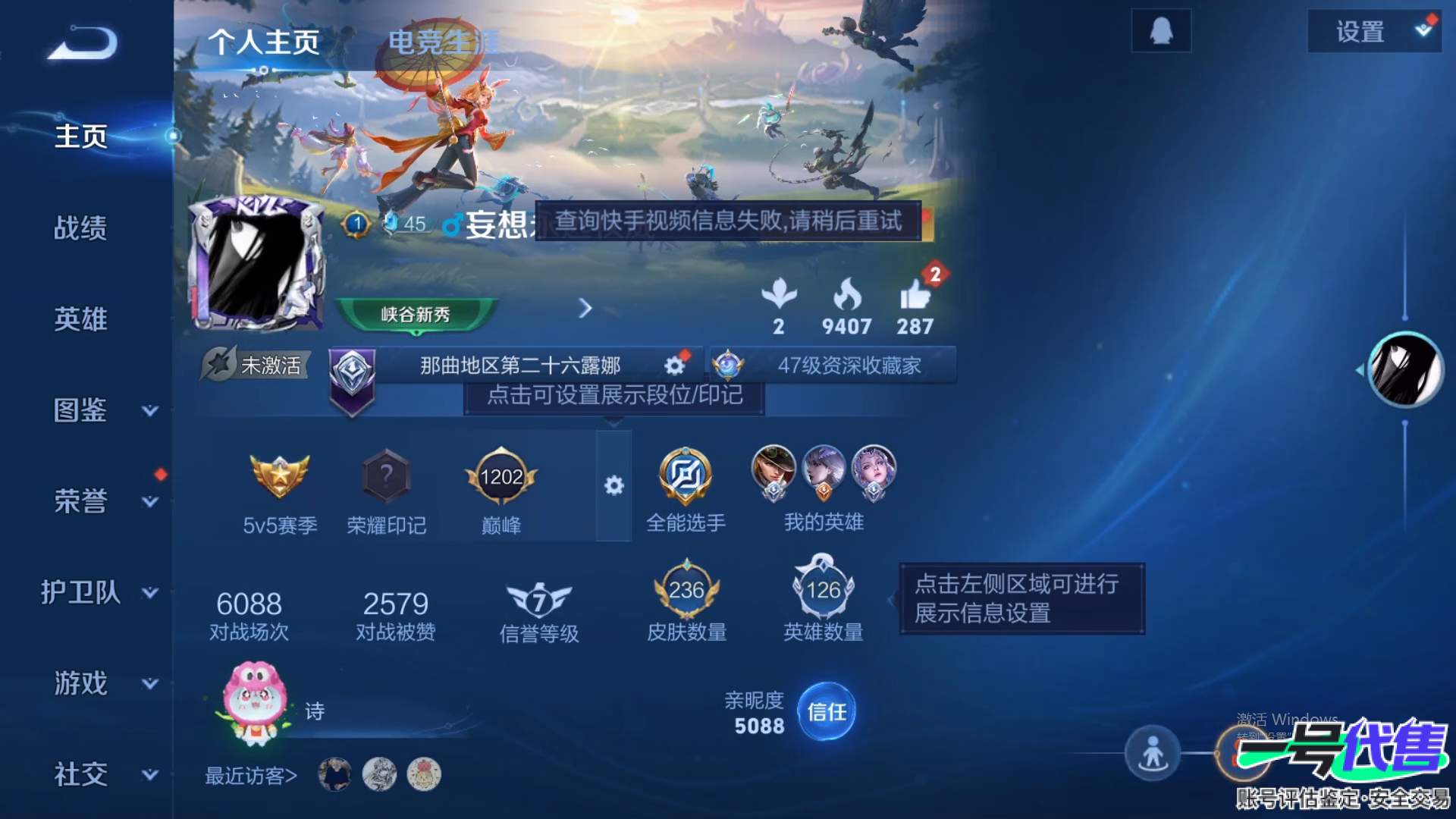Click the gear to set rank display
Viewport: 1456px width, 819px height.
click(x=673, y=365)
